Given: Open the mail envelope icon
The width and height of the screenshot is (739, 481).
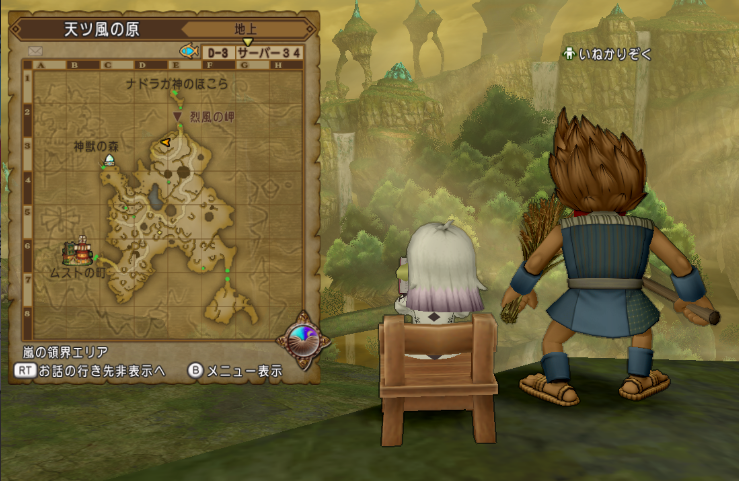Looking at the screenshot, I should (37, 50).
